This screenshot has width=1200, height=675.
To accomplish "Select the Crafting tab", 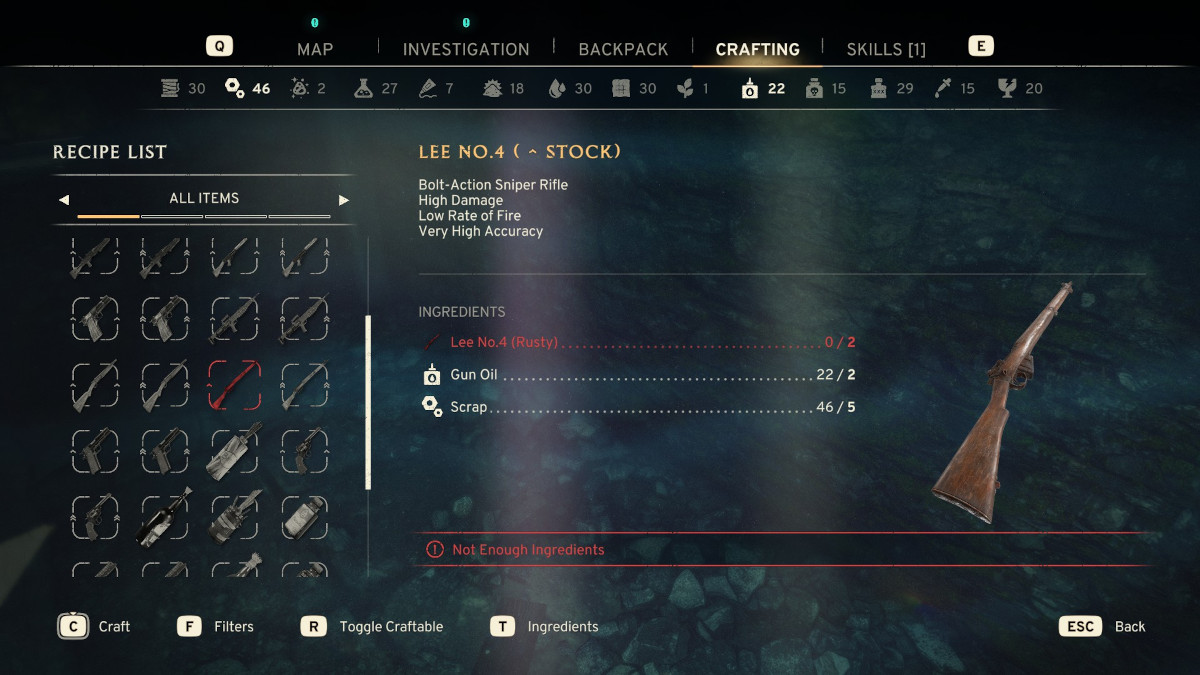I will (757, 49).
